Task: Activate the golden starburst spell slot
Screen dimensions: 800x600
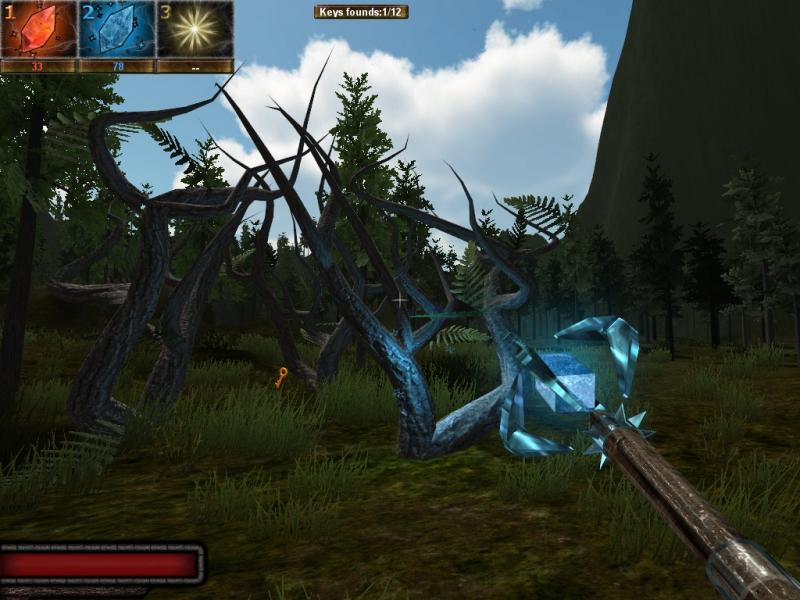Action: click(x=194, y=29)
